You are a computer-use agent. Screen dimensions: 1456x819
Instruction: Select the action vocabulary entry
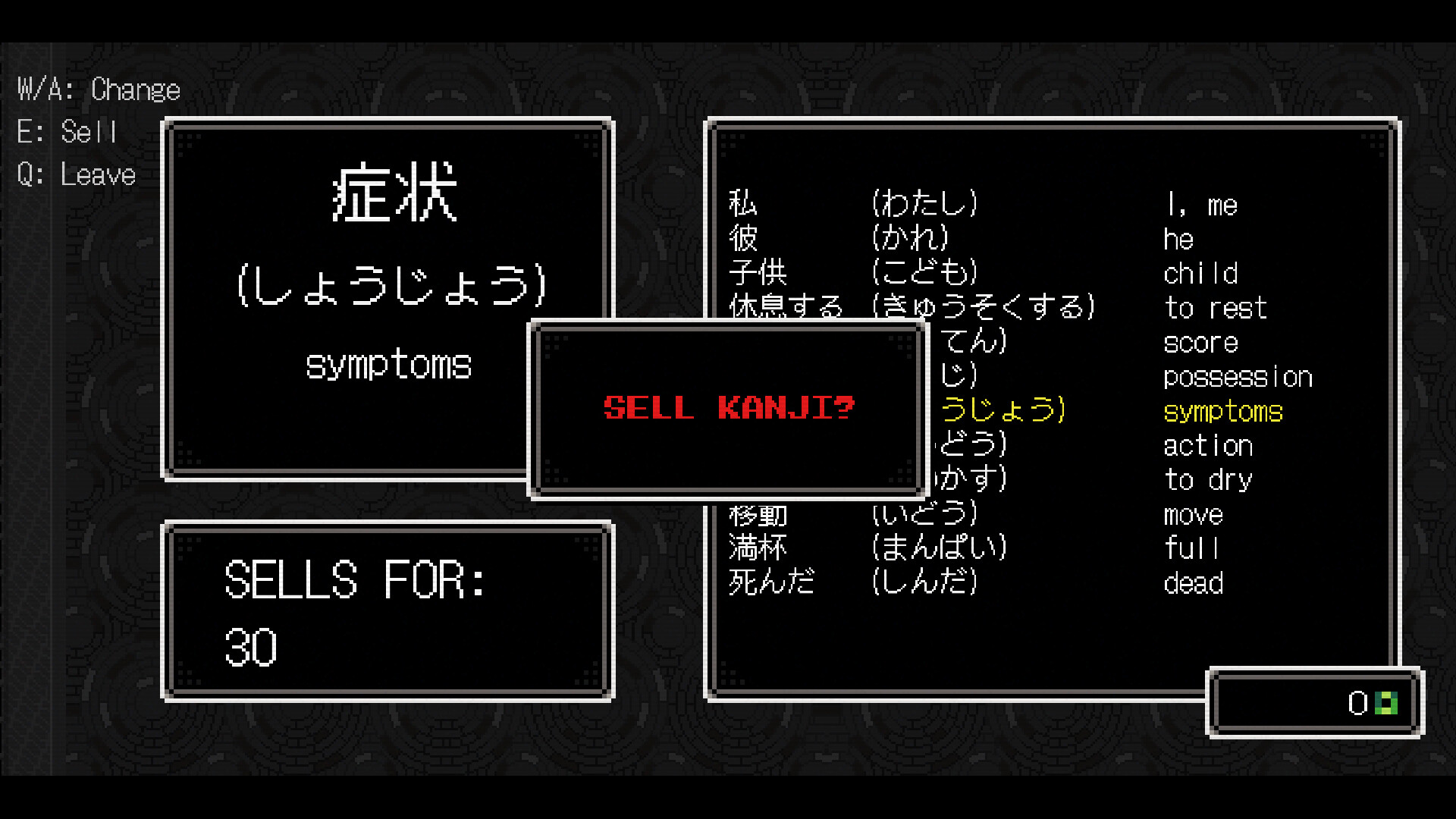point(1207,445)
